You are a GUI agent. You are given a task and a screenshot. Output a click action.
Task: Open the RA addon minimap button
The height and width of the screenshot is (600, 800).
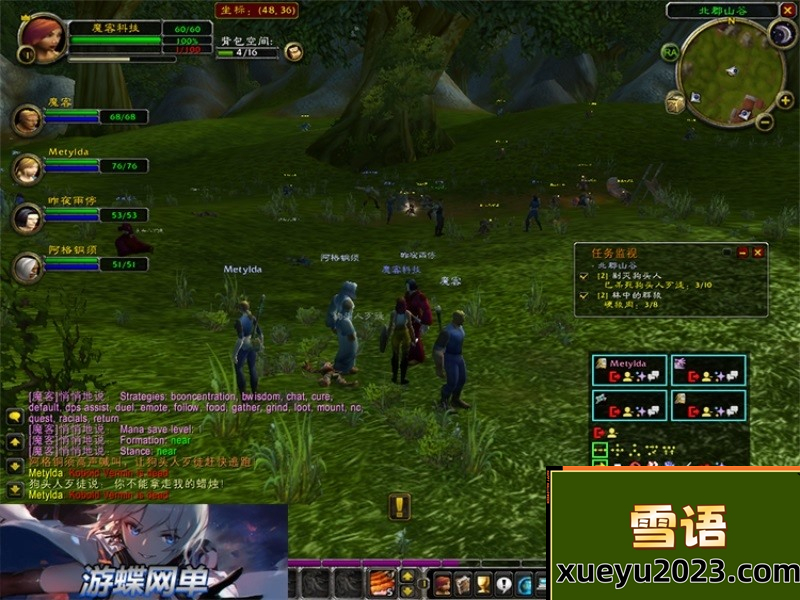click(669, 52)
